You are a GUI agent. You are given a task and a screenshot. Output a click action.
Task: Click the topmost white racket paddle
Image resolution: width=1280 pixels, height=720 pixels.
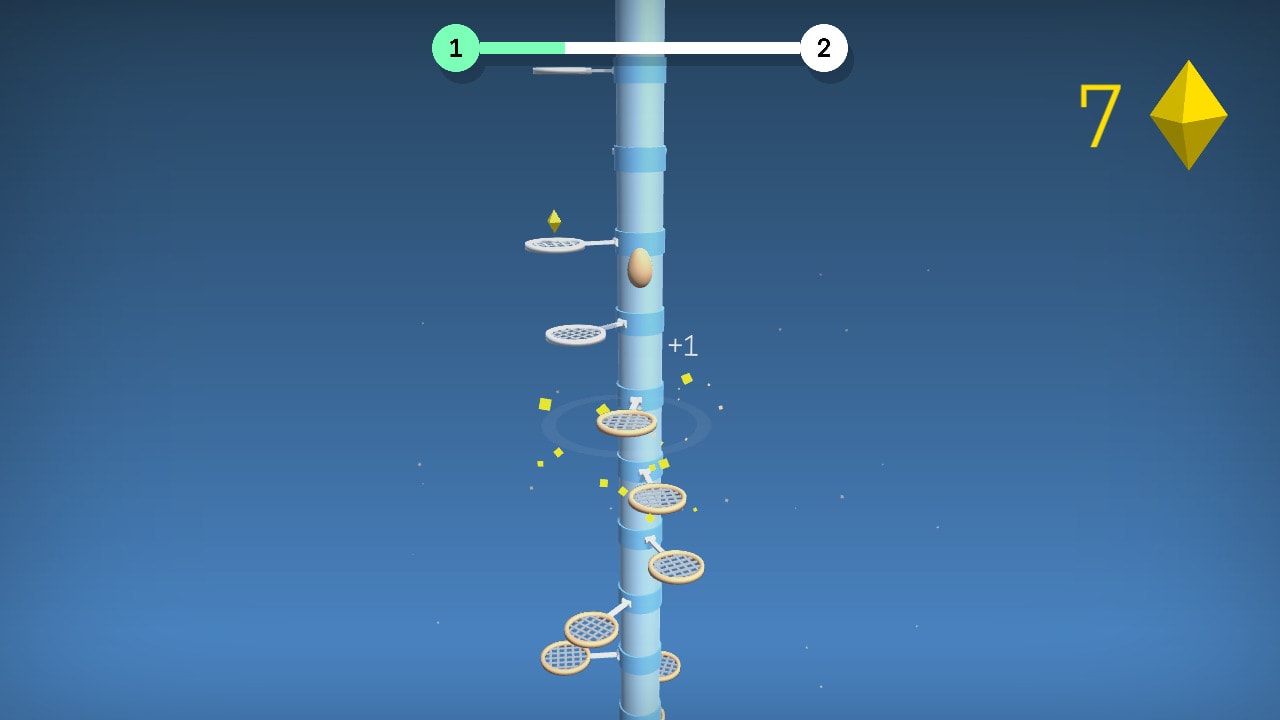coord(554,246)
